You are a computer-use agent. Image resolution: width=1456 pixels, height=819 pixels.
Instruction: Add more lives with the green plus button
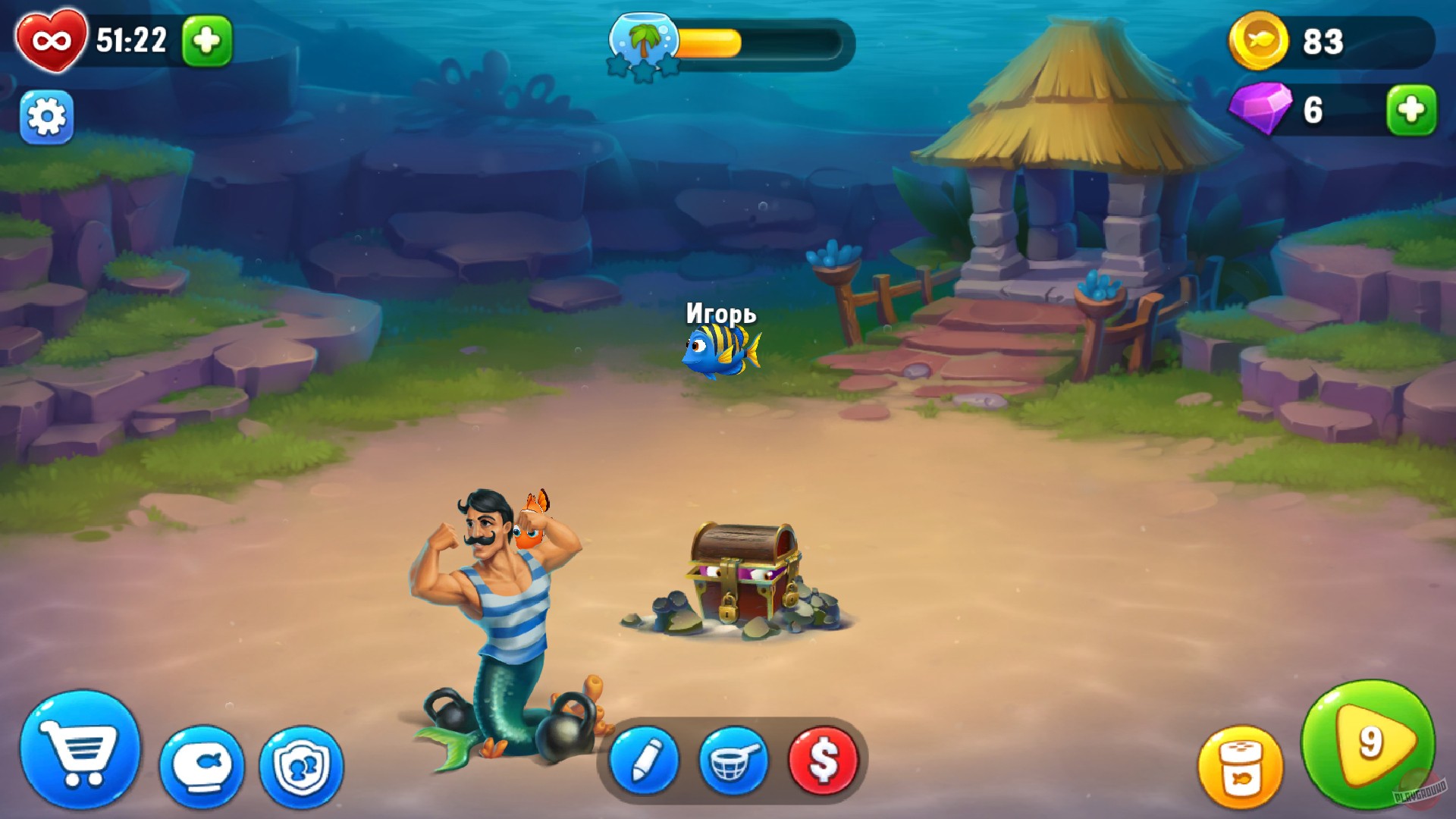206,42
